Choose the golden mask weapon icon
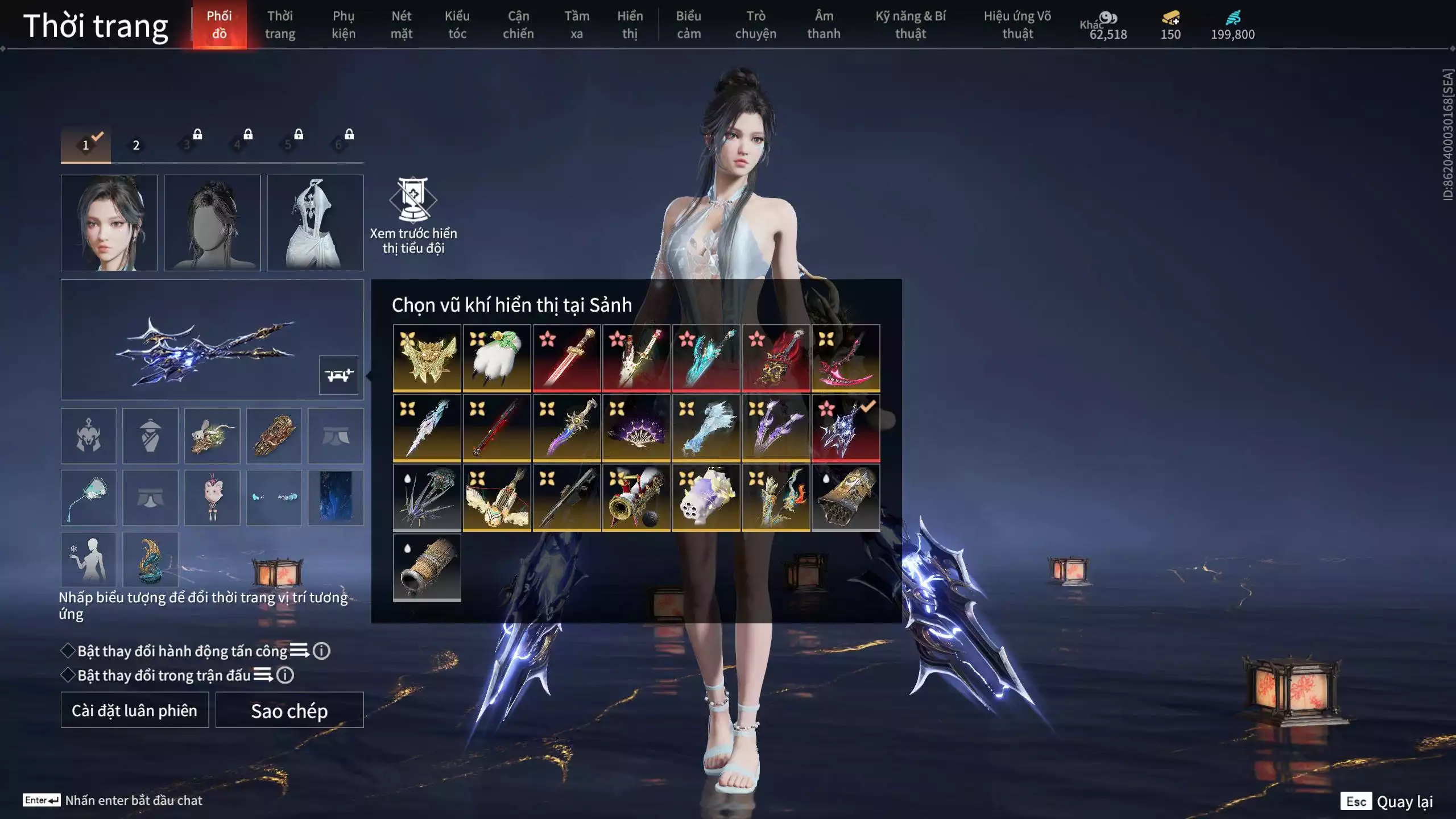The width and height of the screenshot is (1456, 819). pyautogui.click(x=427, y=358)
